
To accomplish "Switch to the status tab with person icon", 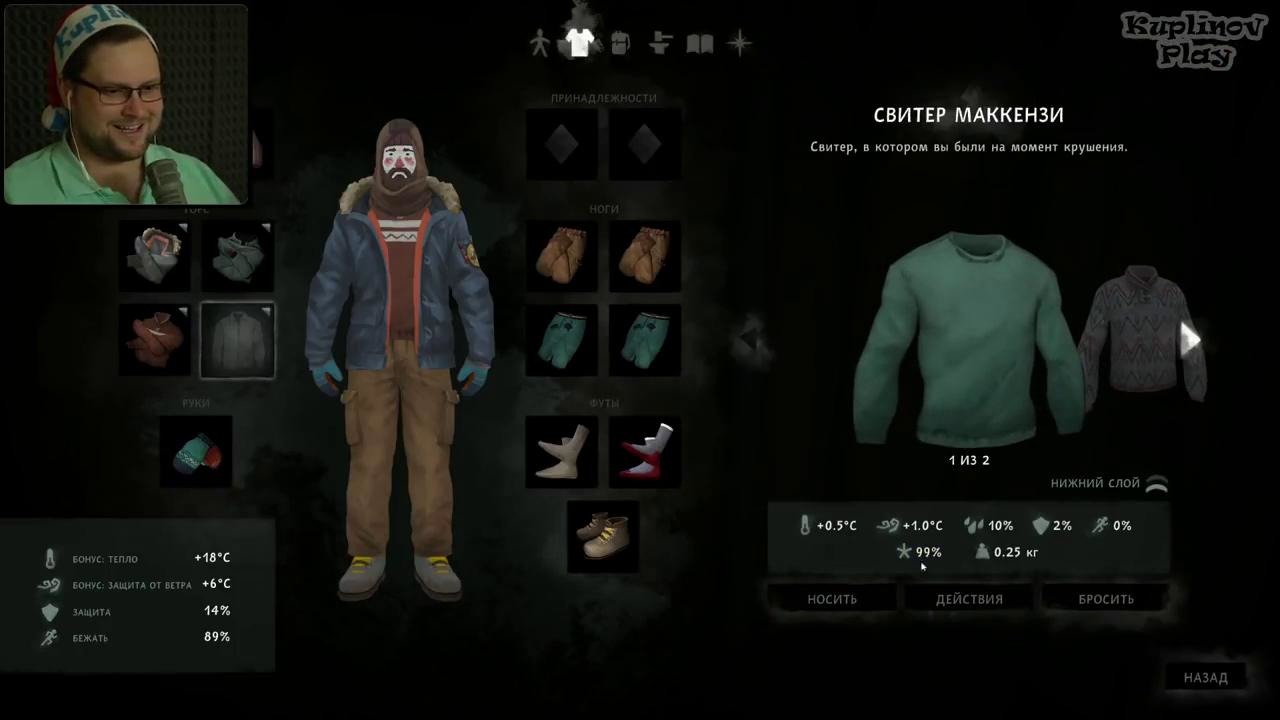I will (539, 44).
